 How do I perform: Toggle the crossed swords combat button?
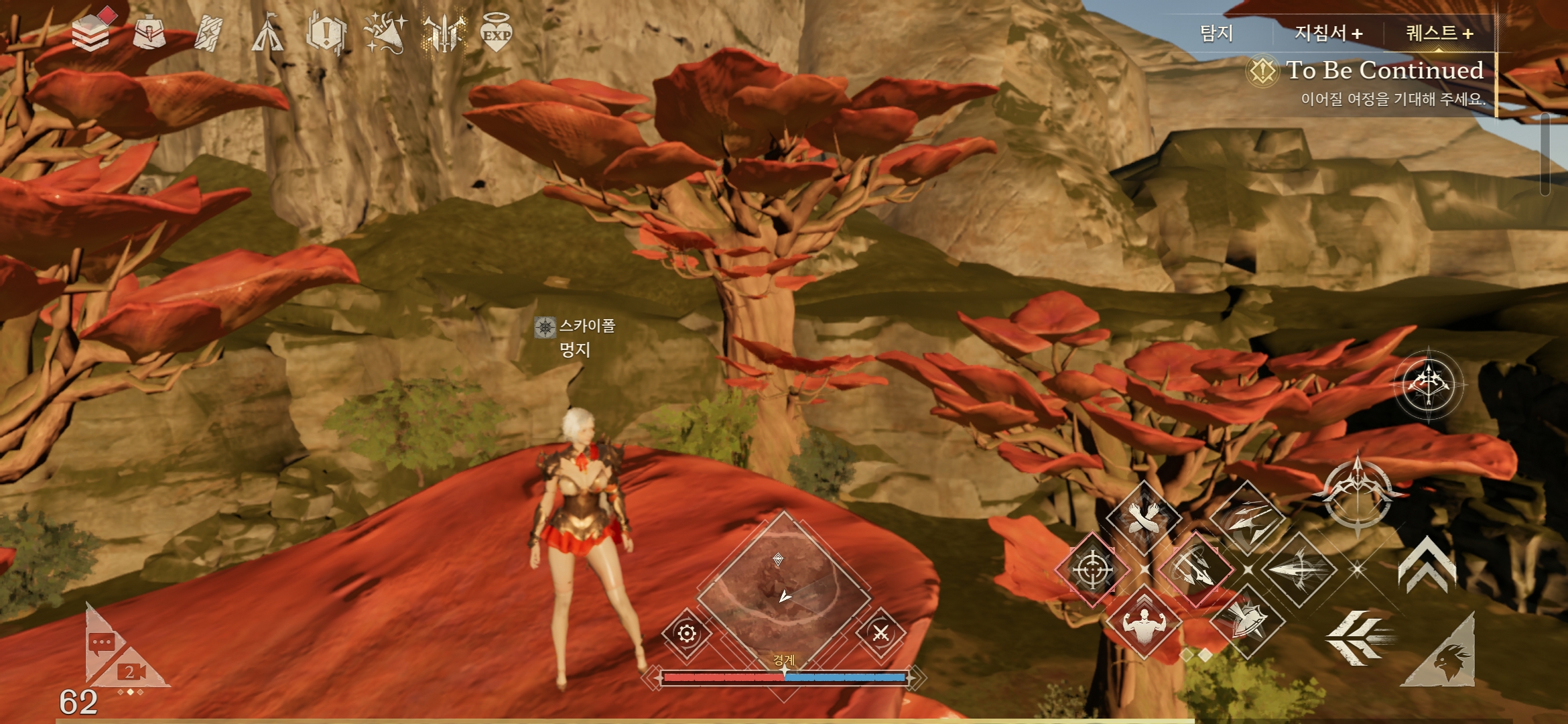click(880, 633)
